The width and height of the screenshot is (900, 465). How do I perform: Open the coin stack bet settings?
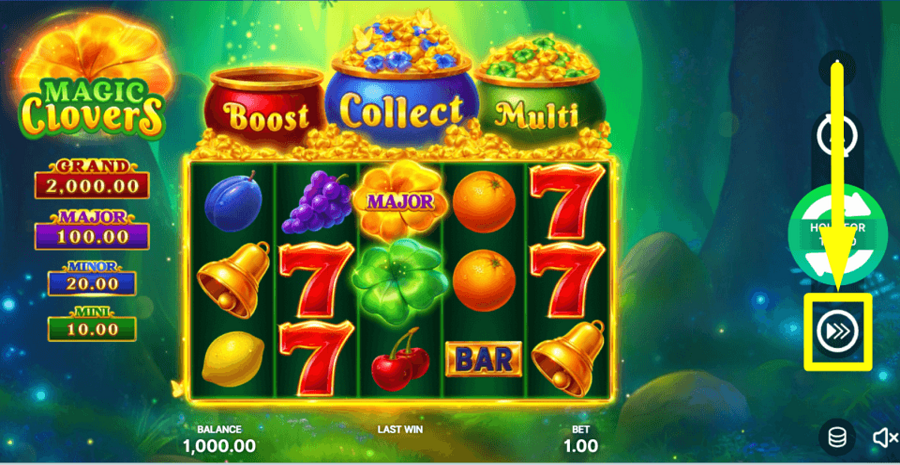pos(836,436)
